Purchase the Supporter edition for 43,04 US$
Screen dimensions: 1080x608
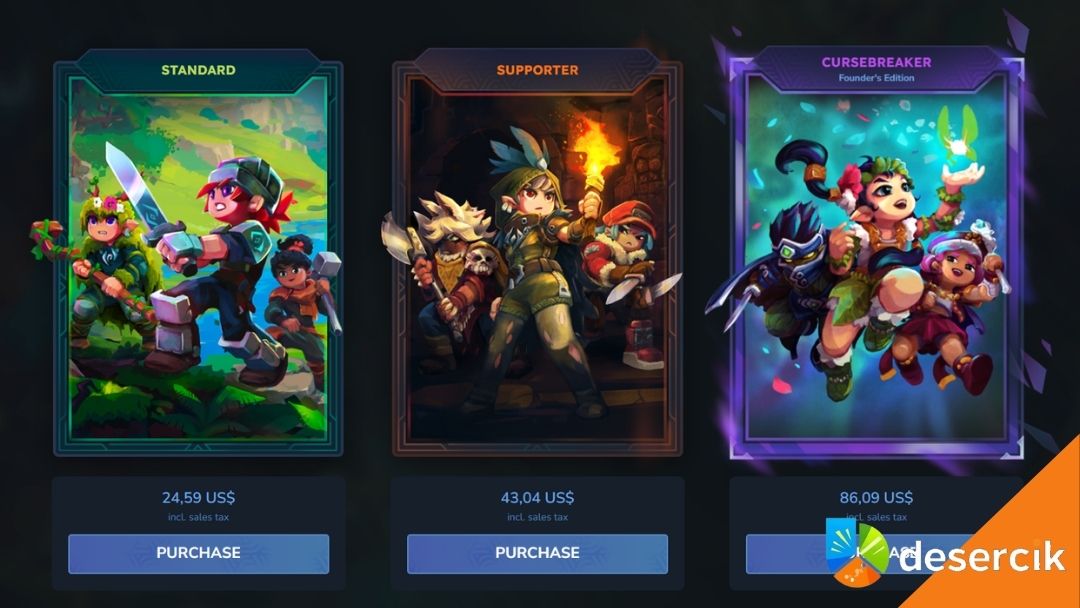[537, 553]
